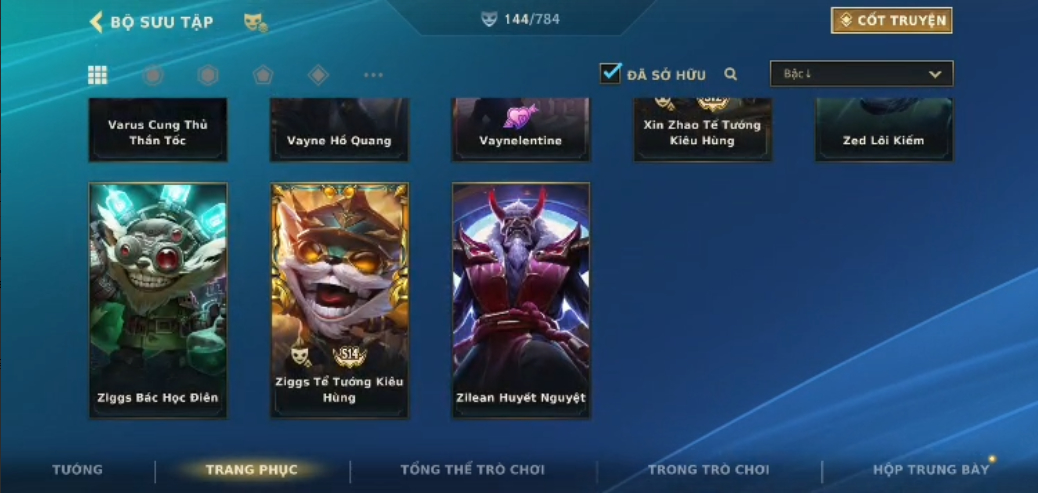Open the Hộp Trưng Bày tab
This screenshot has width=1038, height=493.
(930, 470)
